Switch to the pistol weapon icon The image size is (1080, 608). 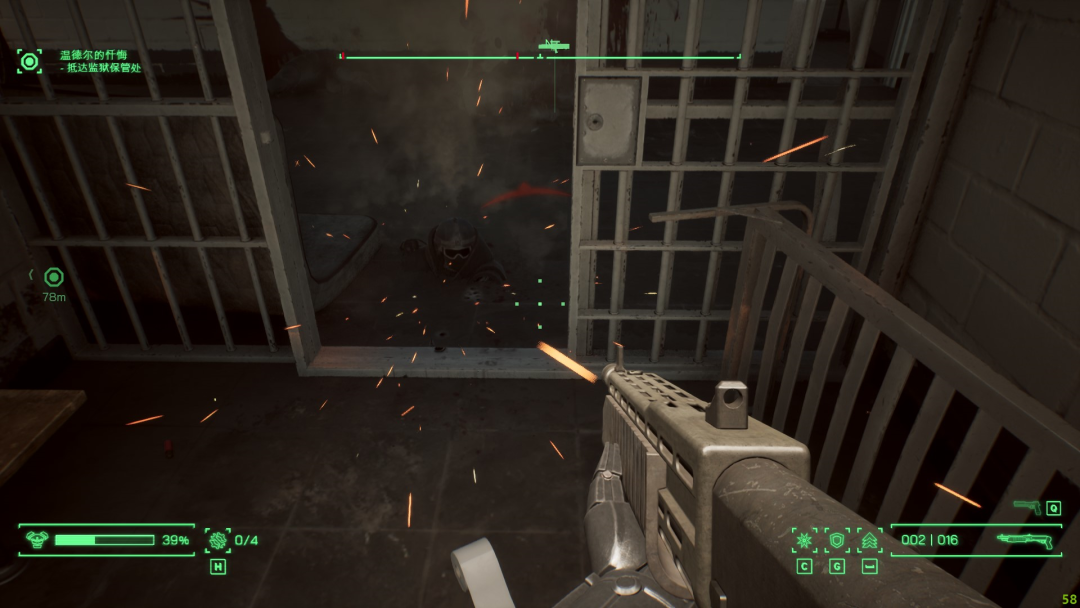(x=1027, y=507)
